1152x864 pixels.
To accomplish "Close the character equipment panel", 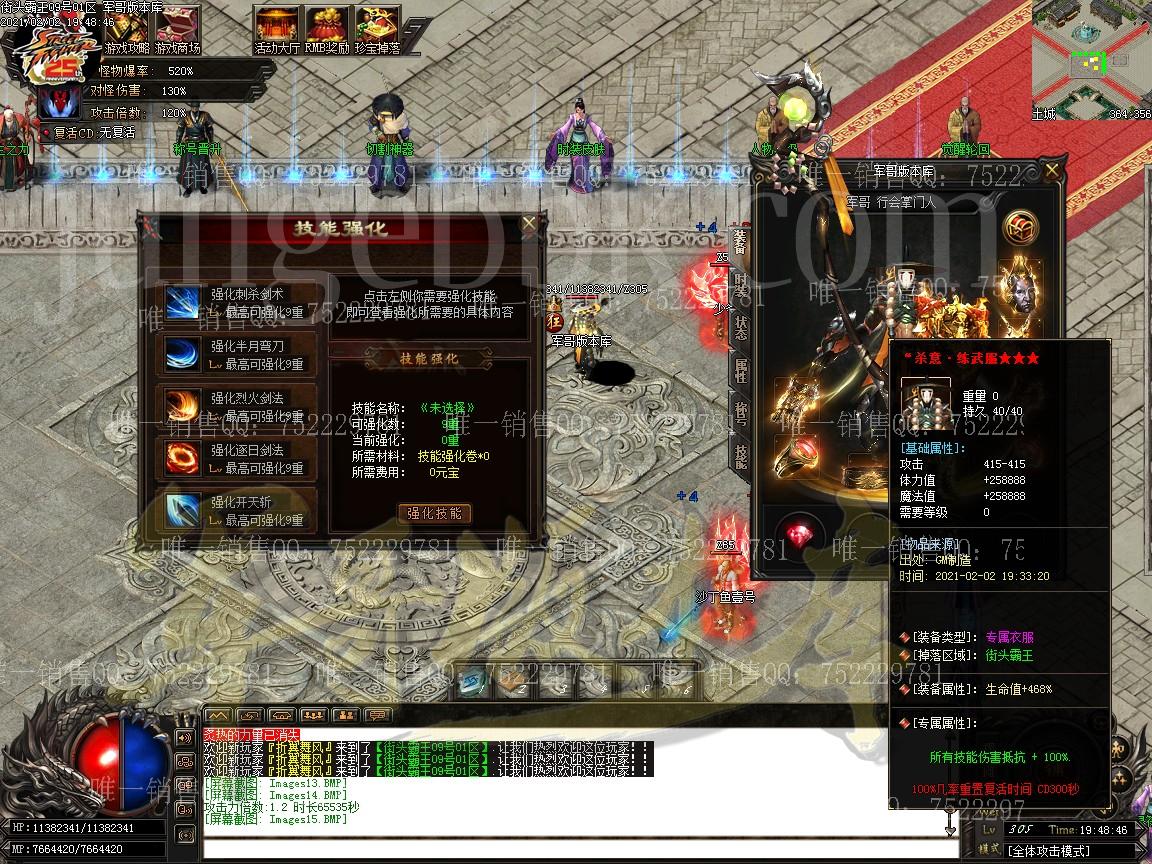I will (1051, 172).
